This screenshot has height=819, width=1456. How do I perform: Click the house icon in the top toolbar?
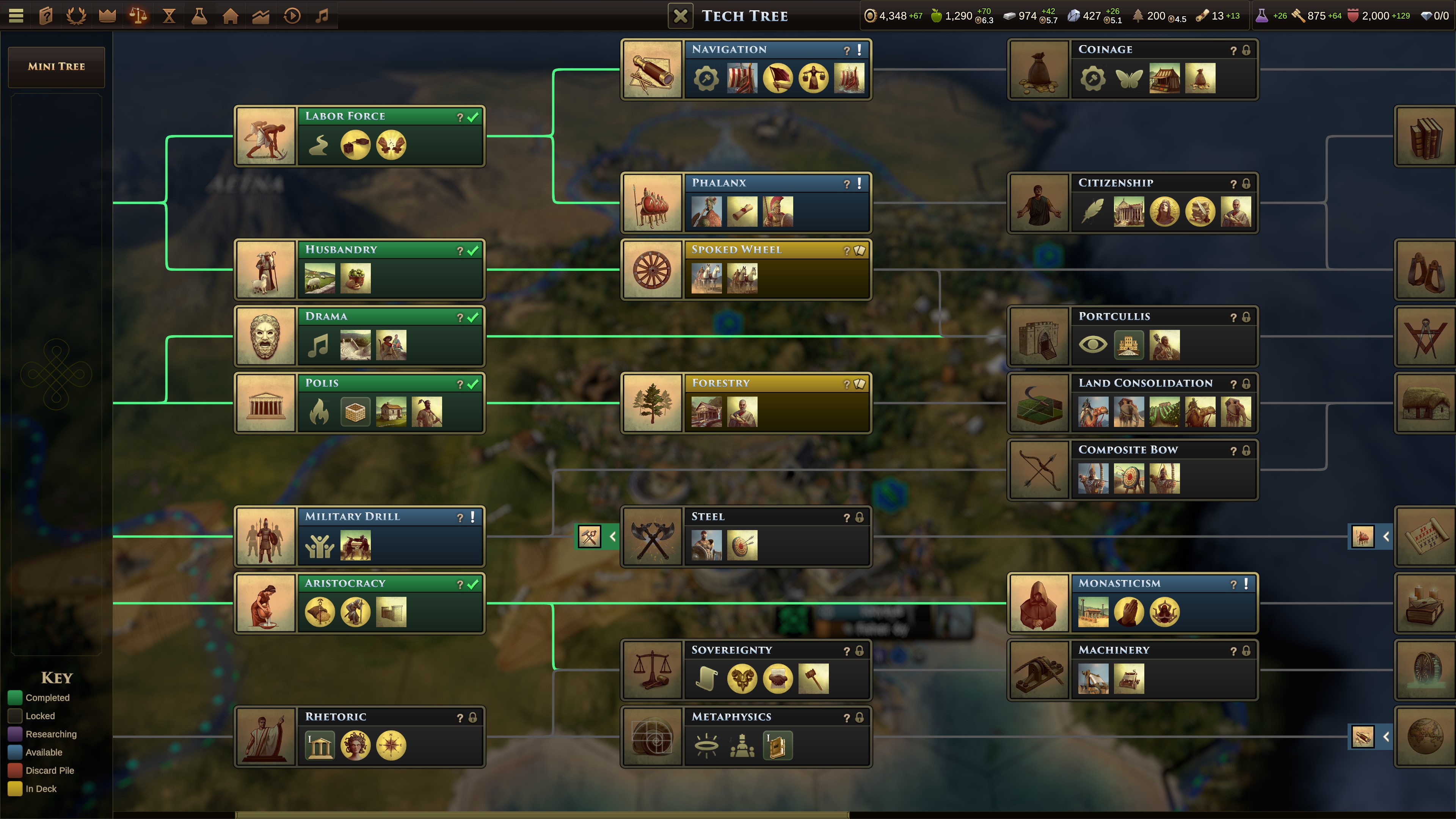[x=229, y=15]
